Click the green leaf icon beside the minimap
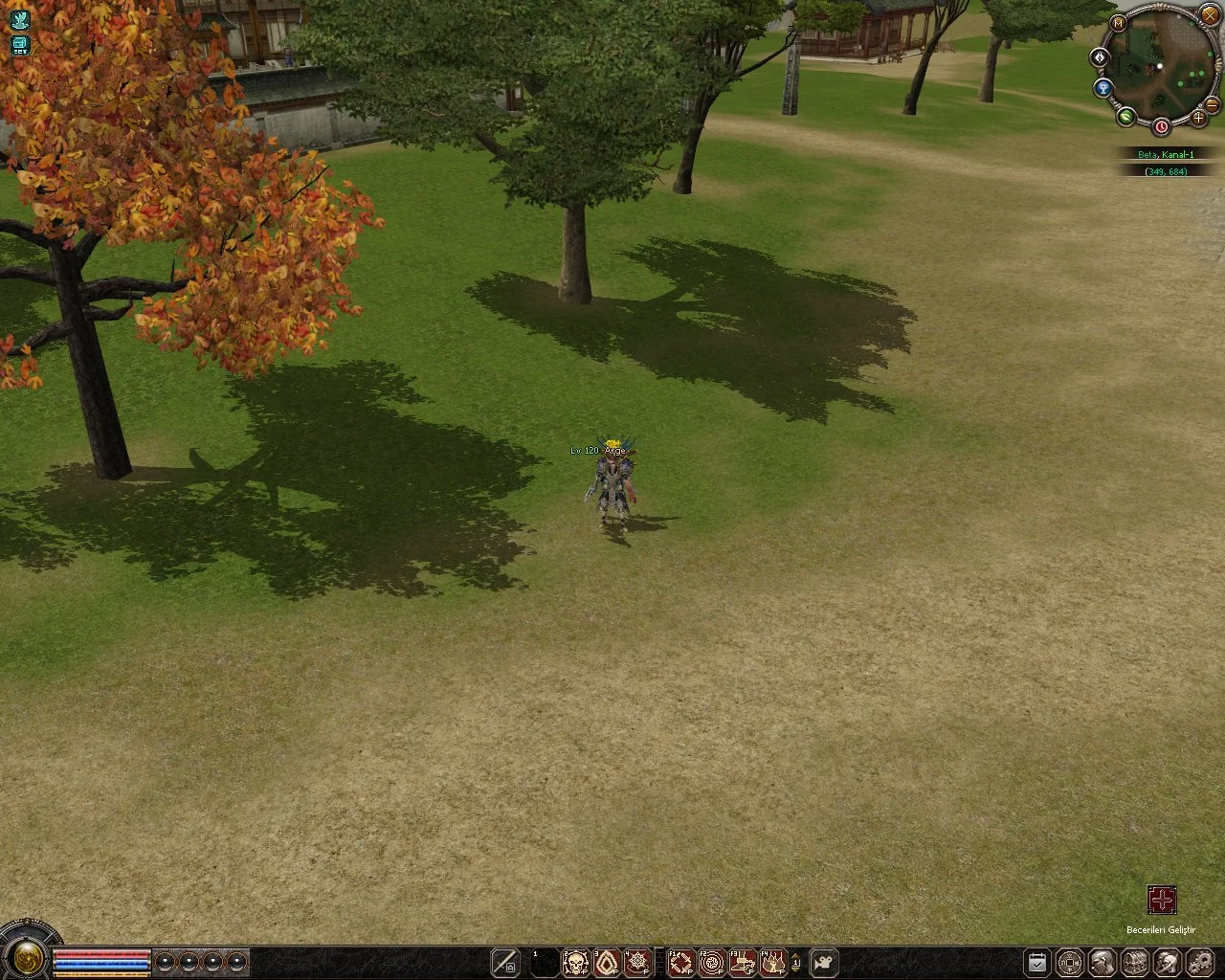 coord(1125,117)
